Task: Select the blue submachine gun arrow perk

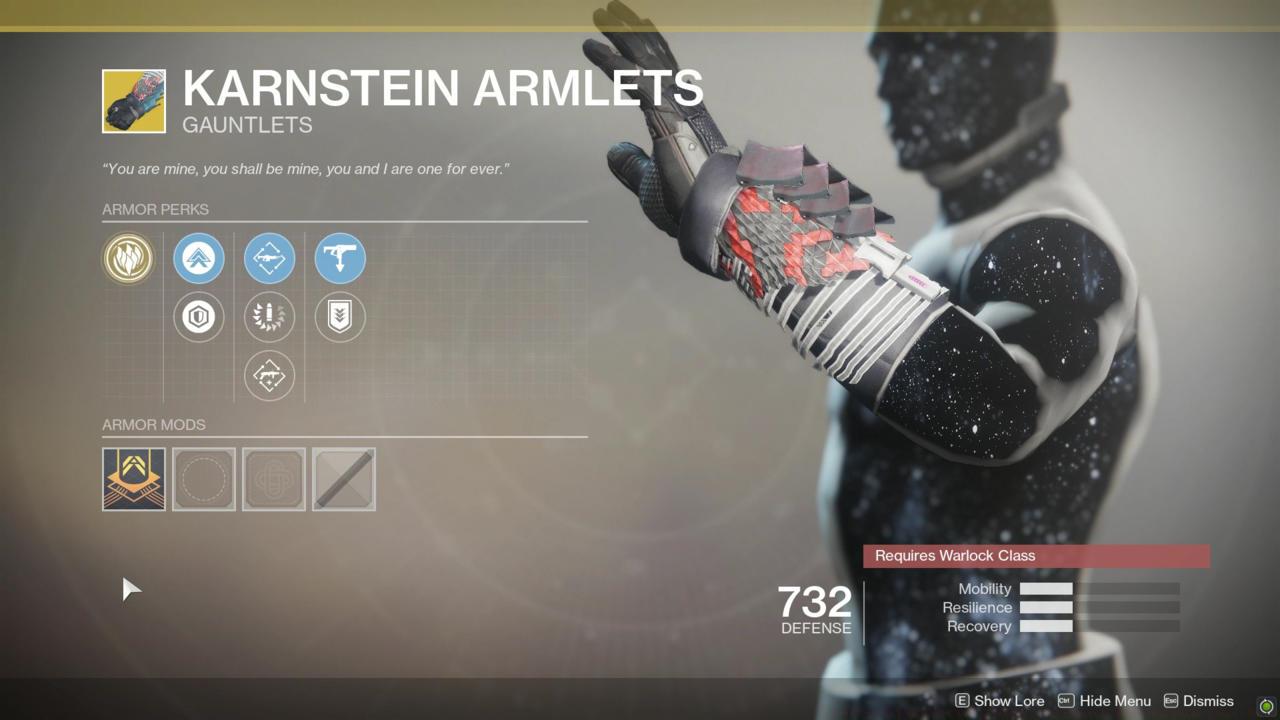Action: pos(340,258)
